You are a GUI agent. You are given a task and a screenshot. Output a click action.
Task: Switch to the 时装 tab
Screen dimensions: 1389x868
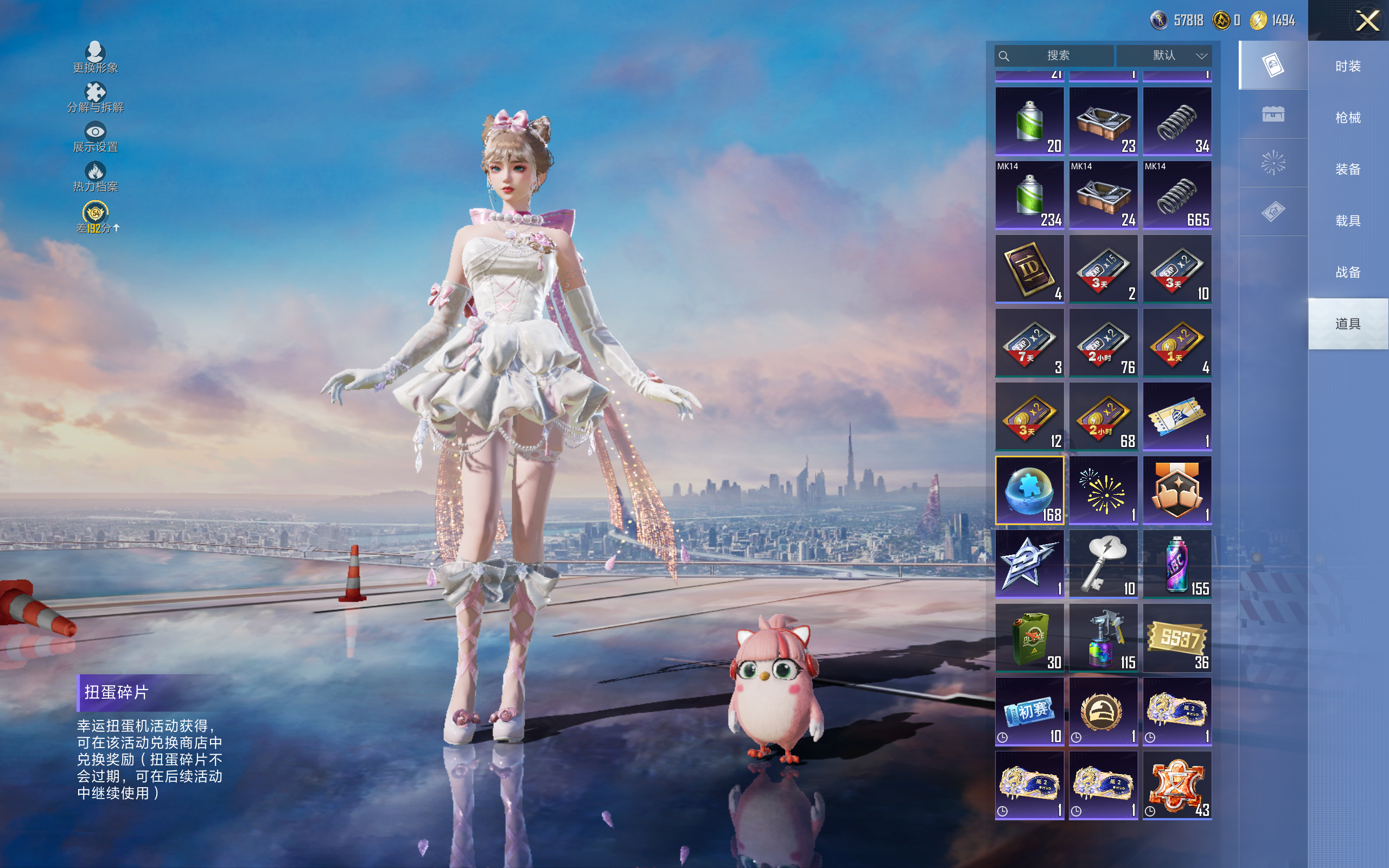(x=1347, y=67)
